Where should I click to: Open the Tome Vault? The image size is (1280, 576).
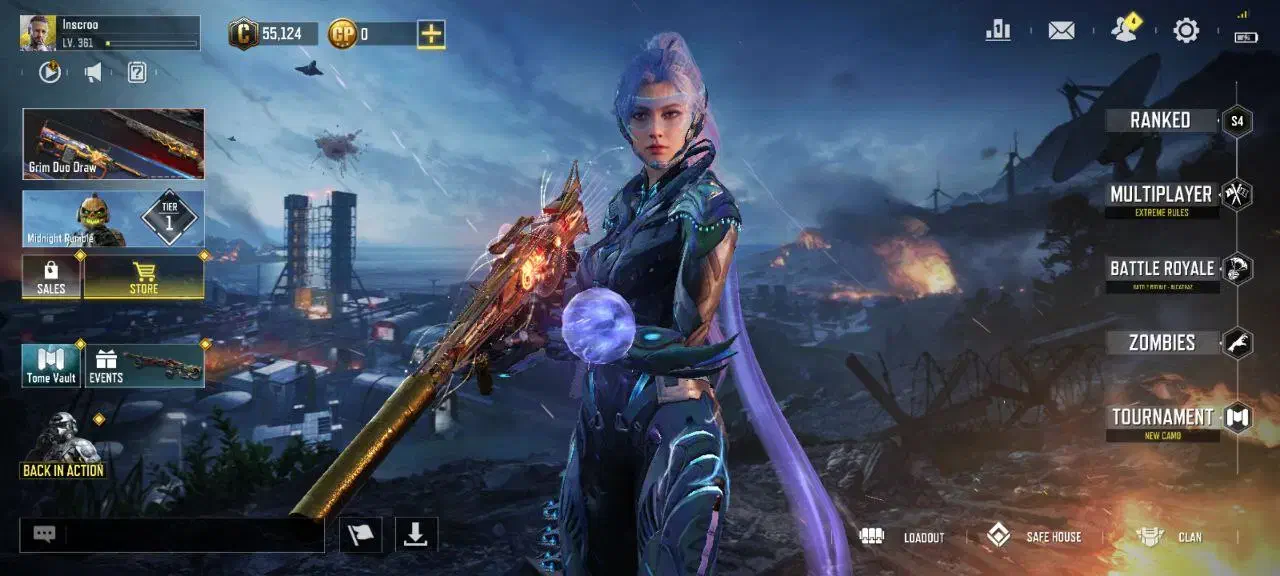(x=51, y=366)
